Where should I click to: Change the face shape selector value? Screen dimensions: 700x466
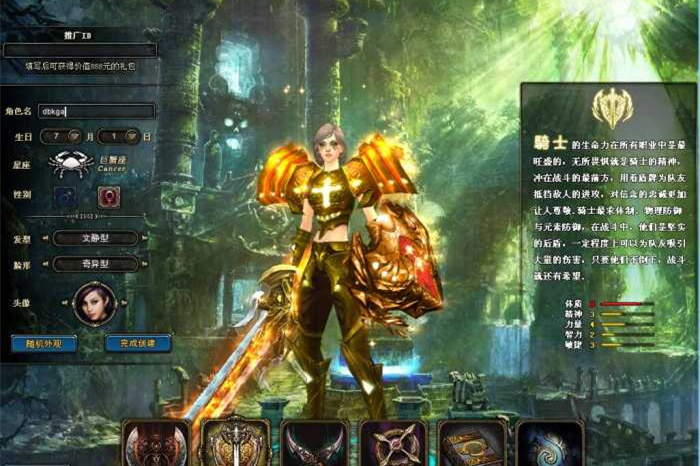(95, 264)
